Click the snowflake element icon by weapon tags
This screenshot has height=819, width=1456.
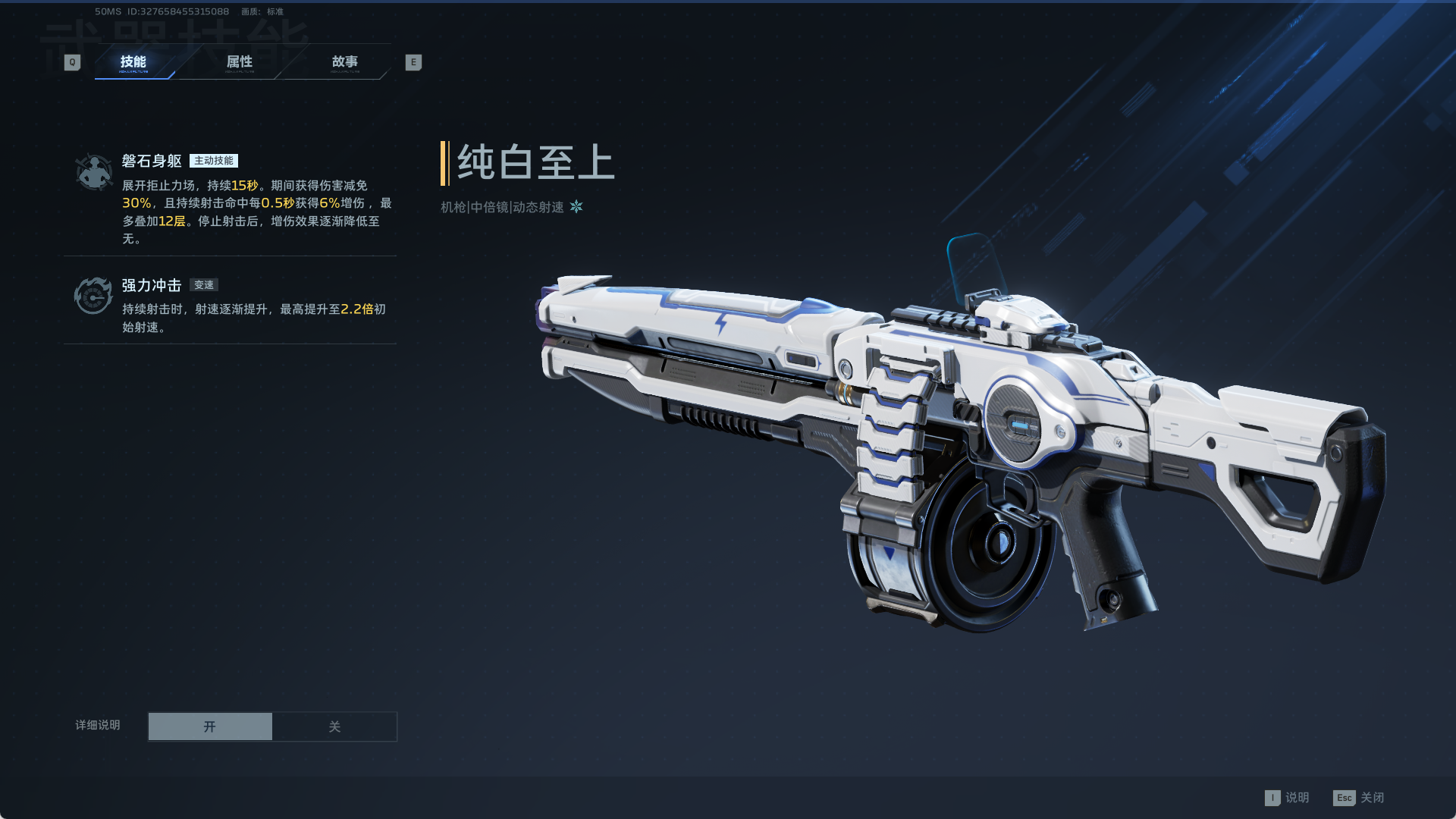(x=576, y=206)
